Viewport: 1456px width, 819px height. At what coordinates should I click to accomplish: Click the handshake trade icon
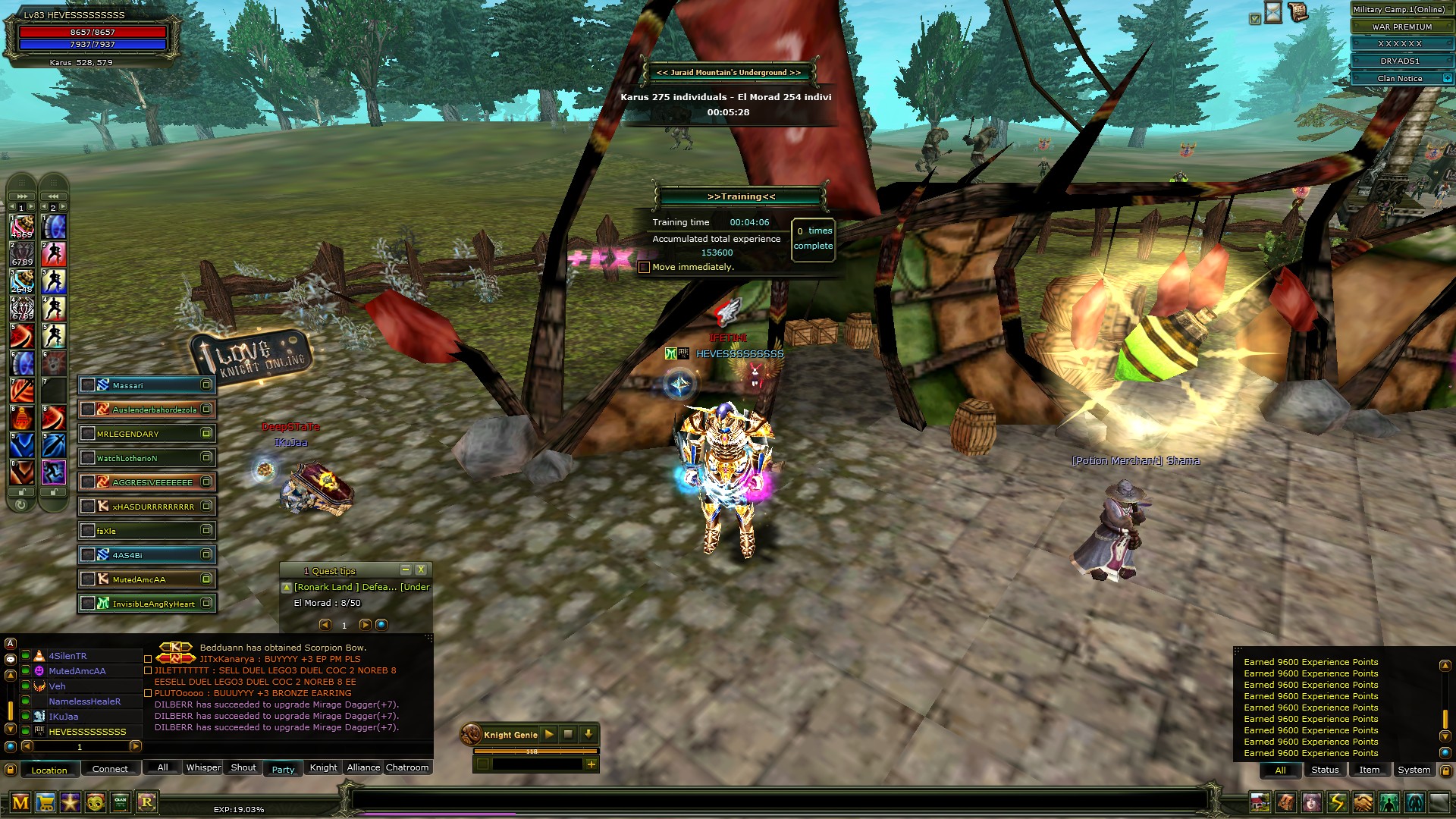click(x=1363, y=802)
